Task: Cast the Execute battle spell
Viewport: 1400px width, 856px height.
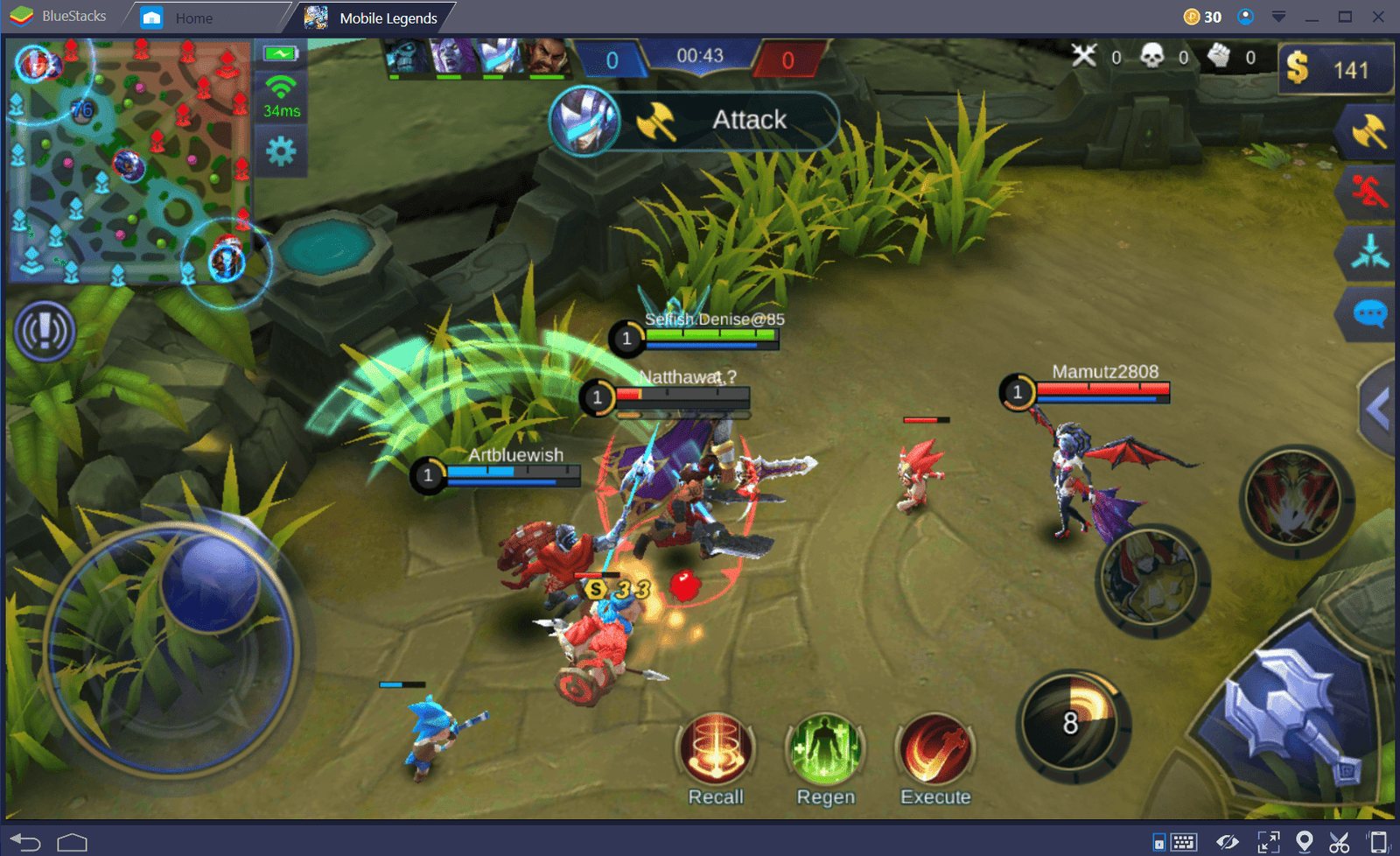Action: (935, 750)
